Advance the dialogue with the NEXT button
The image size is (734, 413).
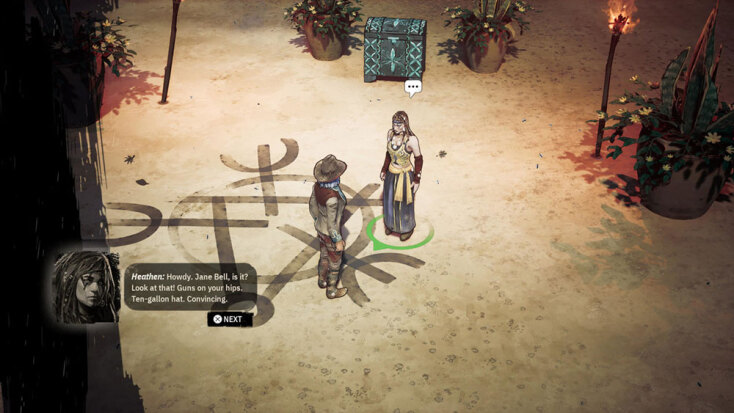click(229, 319)
